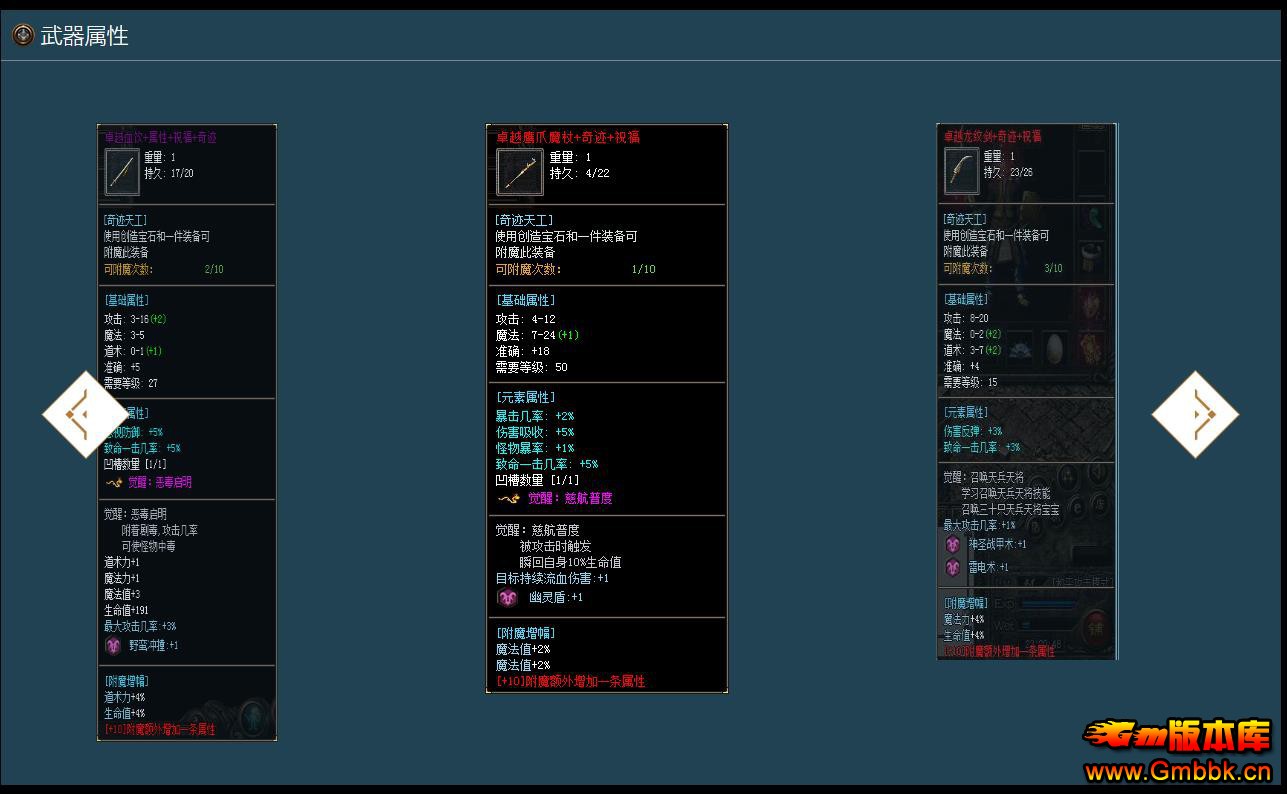Click the left arrow navigation icon

(85, 414)
